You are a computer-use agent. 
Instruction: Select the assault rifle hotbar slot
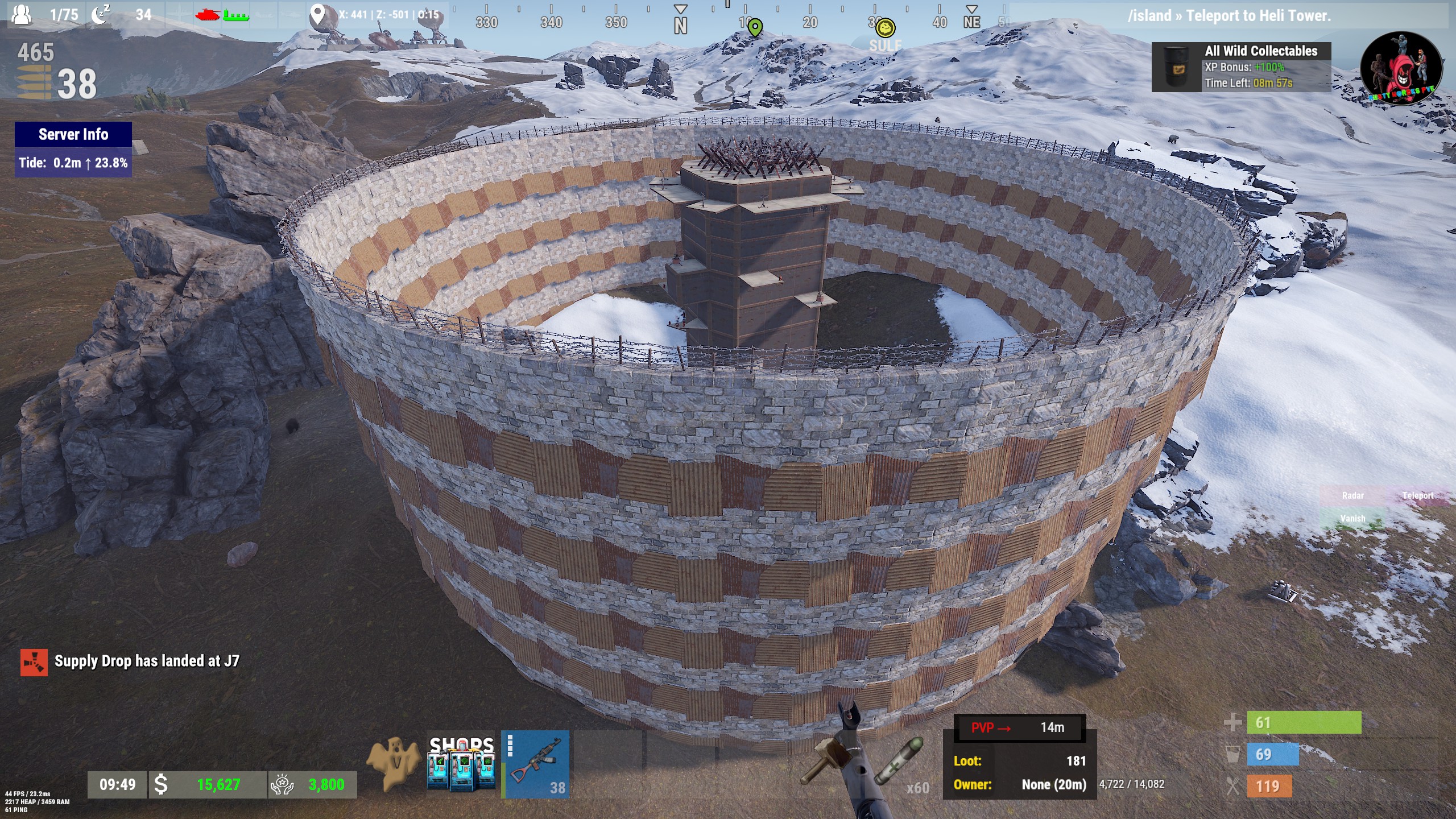535,764
